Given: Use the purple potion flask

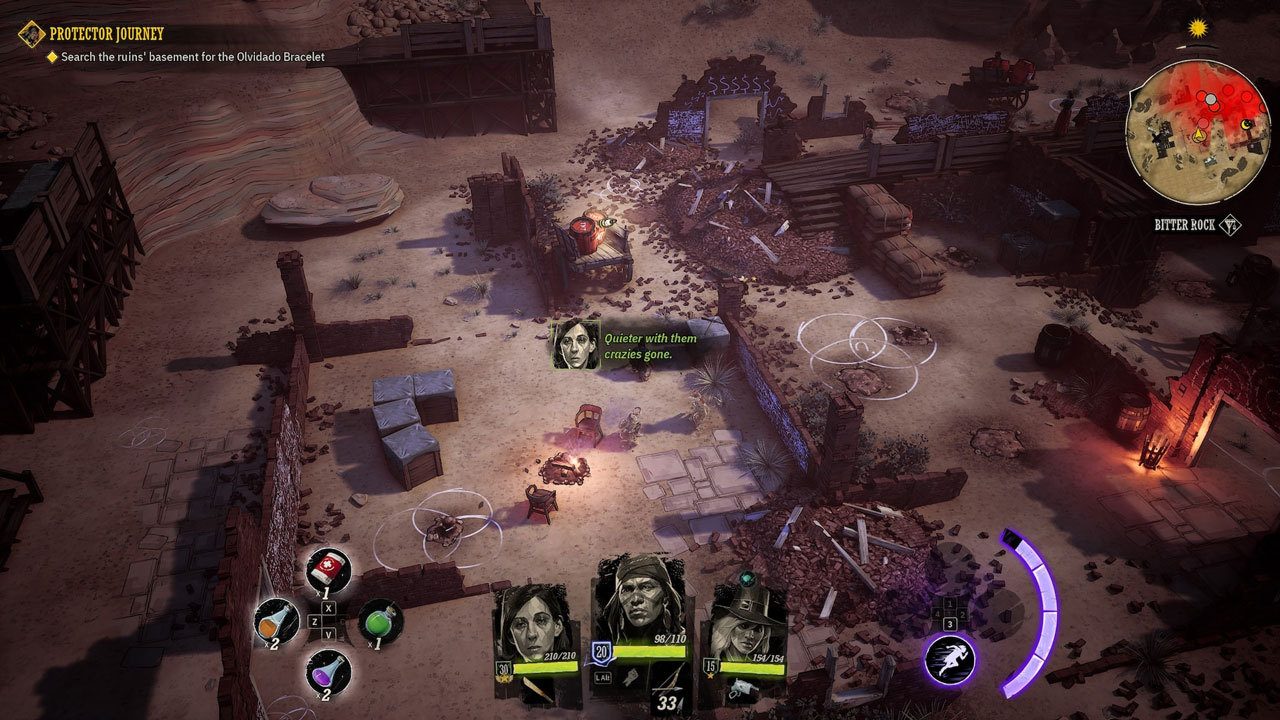Looking at the screenshot, I should point(327,671).
